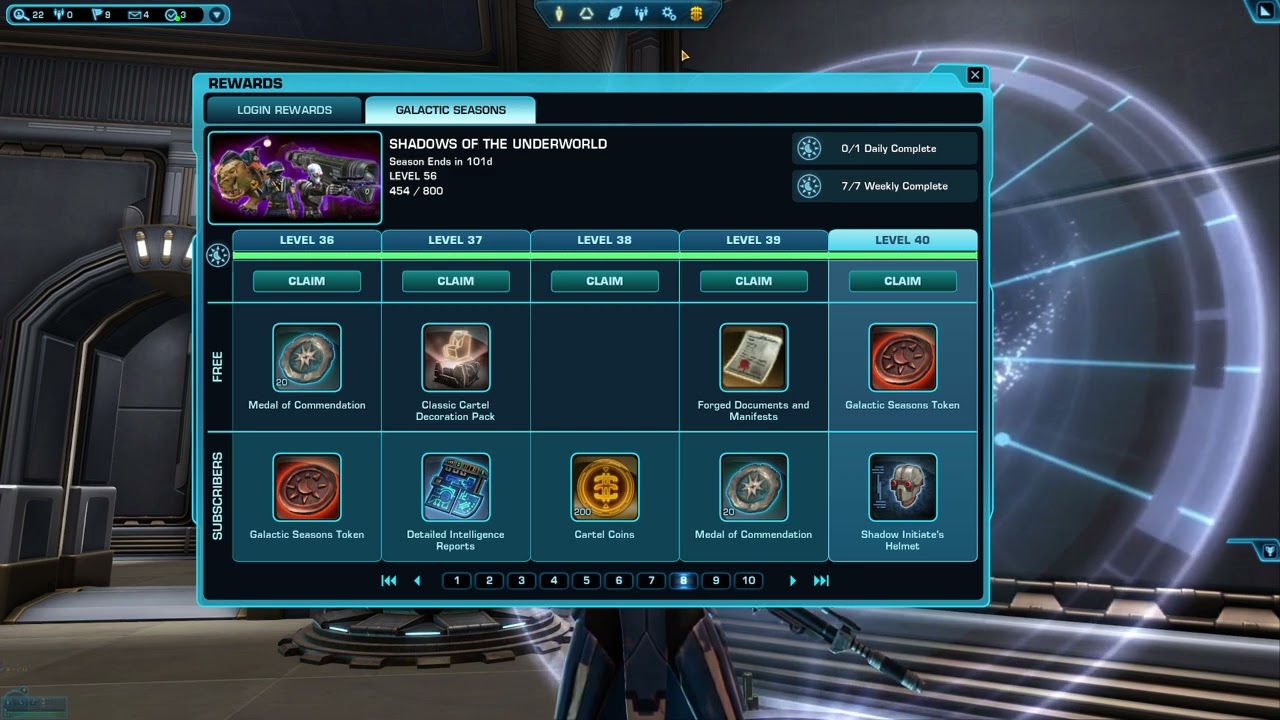This screenshot has height=720, width=1280.
Task: Click the season progress bar below the level headers
Action: point(604,258)
